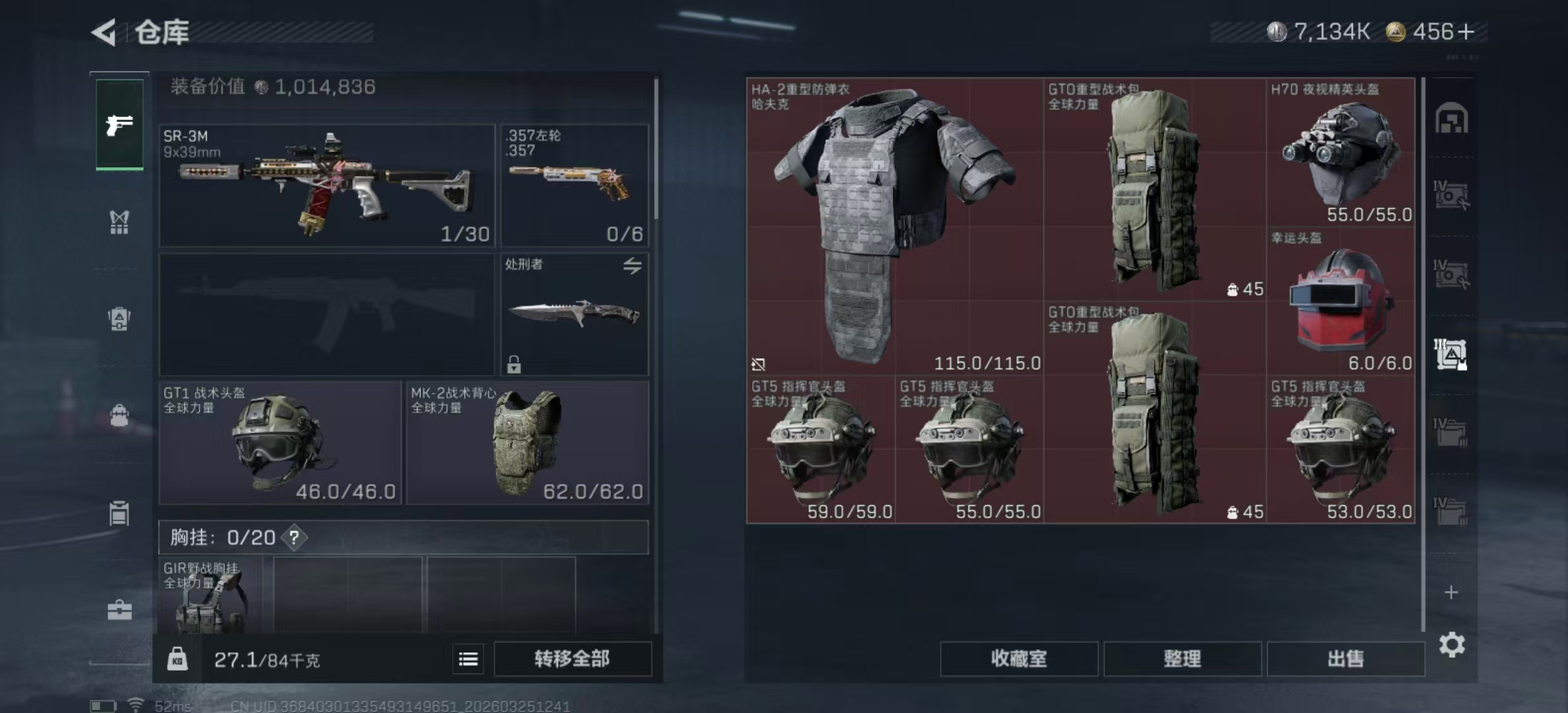This screenshot has height=713, width=1568.
Task: Choose the GT1 战术头盔 helmet slot
Action: click(x=280, y=443)
